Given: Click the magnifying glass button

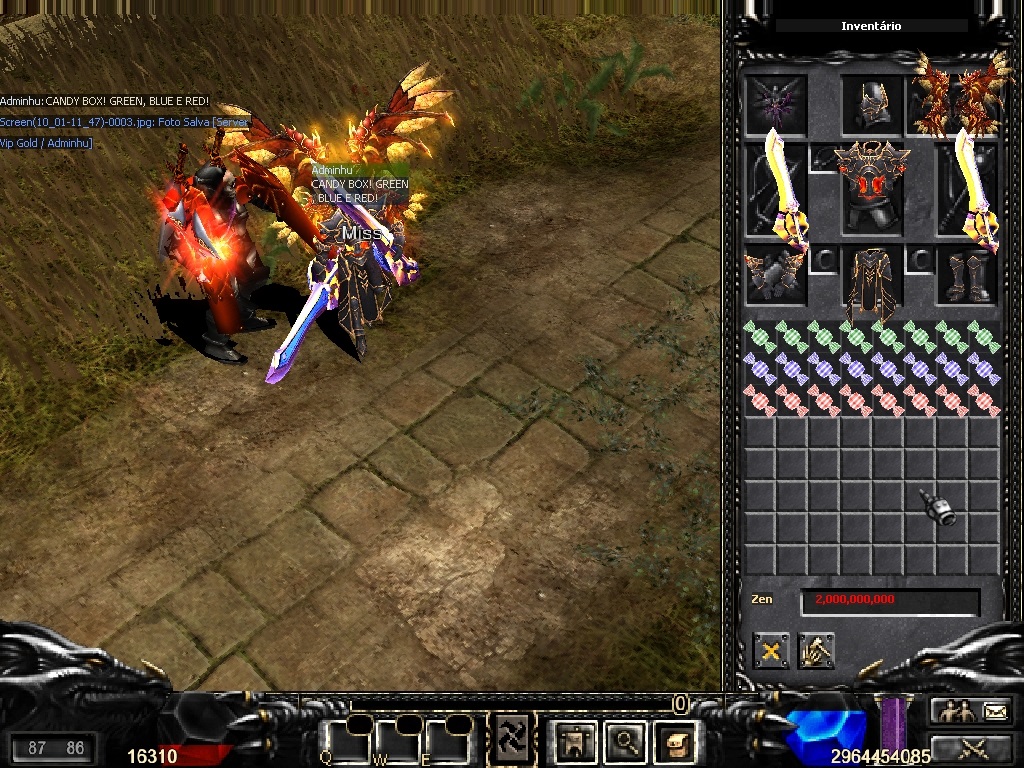Looking at the screenshot, I should [x=626, y=741].
